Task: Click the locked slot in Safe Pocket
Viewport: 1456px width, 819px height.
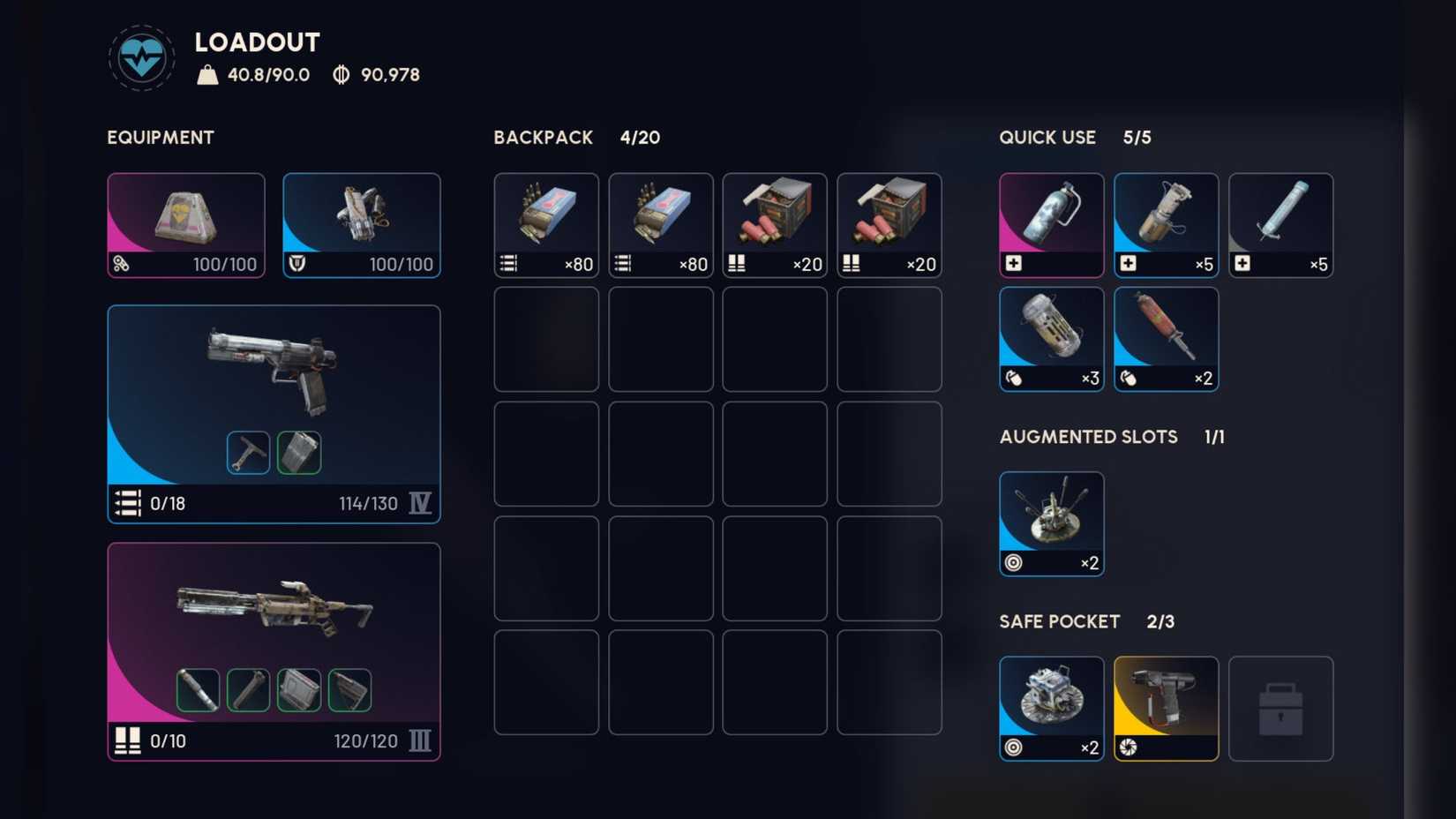Action: point(1280,708)
